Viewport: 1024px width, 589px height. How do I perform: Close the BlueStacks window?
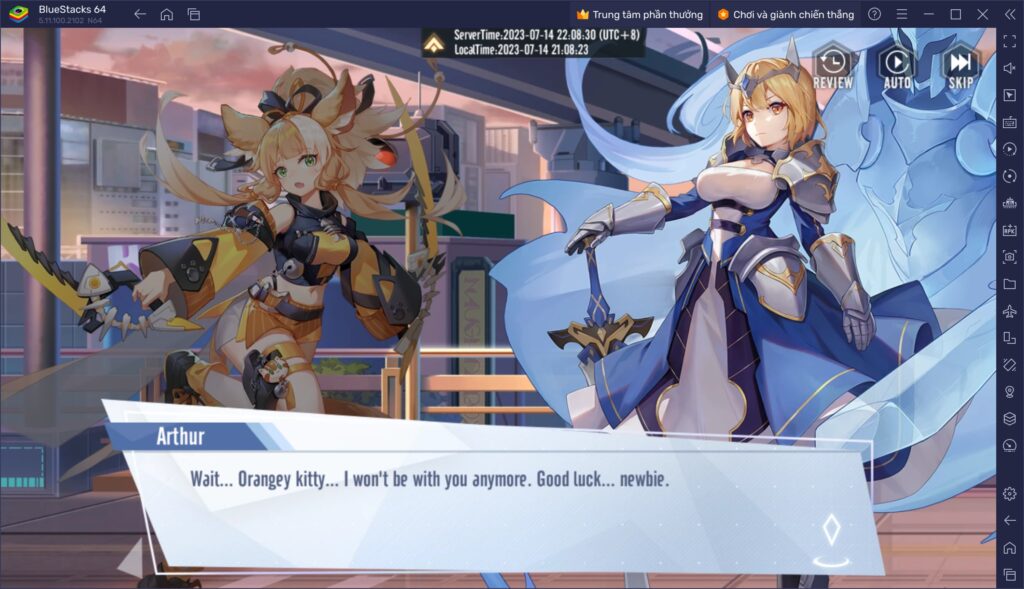982,14
